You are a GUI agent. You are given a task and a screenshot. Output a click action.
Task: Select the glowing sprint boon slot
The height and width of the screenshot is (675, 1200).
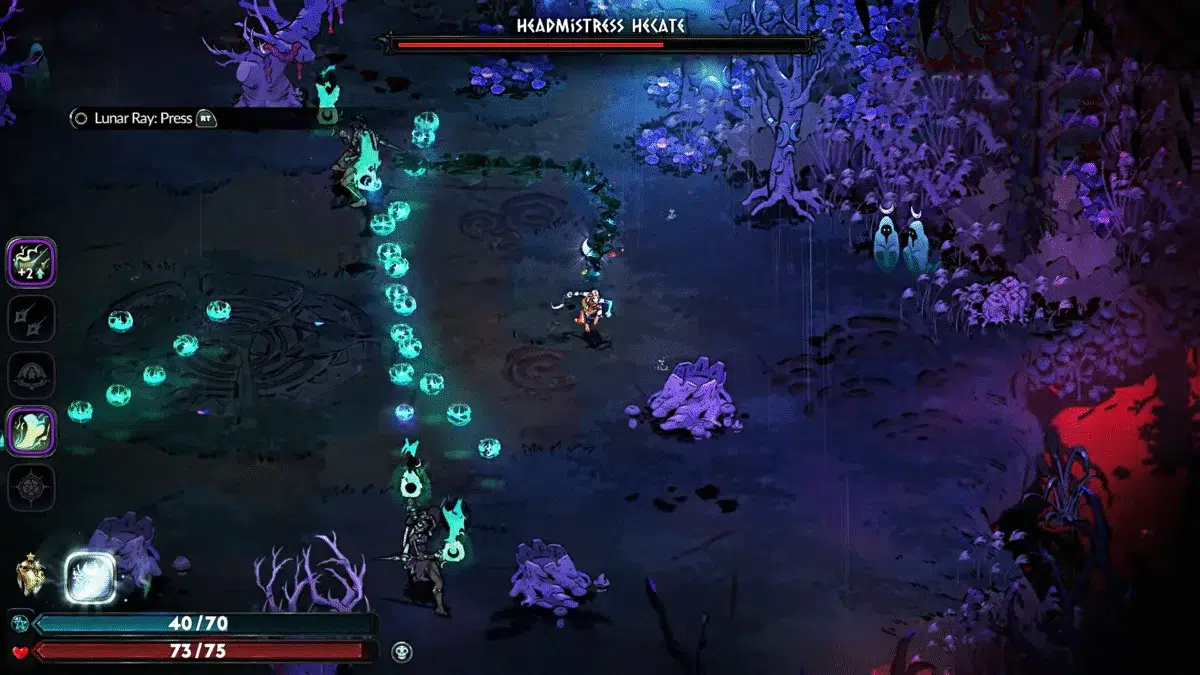pyautogui.click(x=33, y=431)
